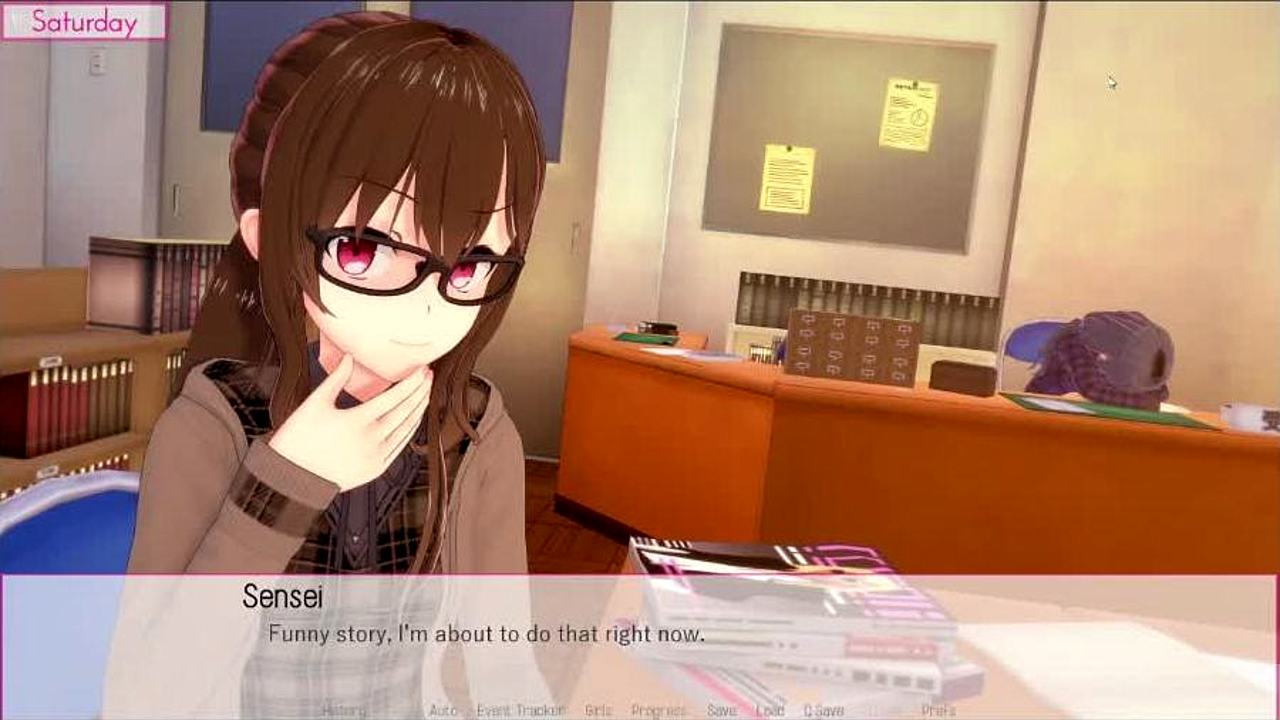Click Q.Save to quick save
This screenshot has width=1280, height=720.
pyautogui.click(x=823, y=710)
